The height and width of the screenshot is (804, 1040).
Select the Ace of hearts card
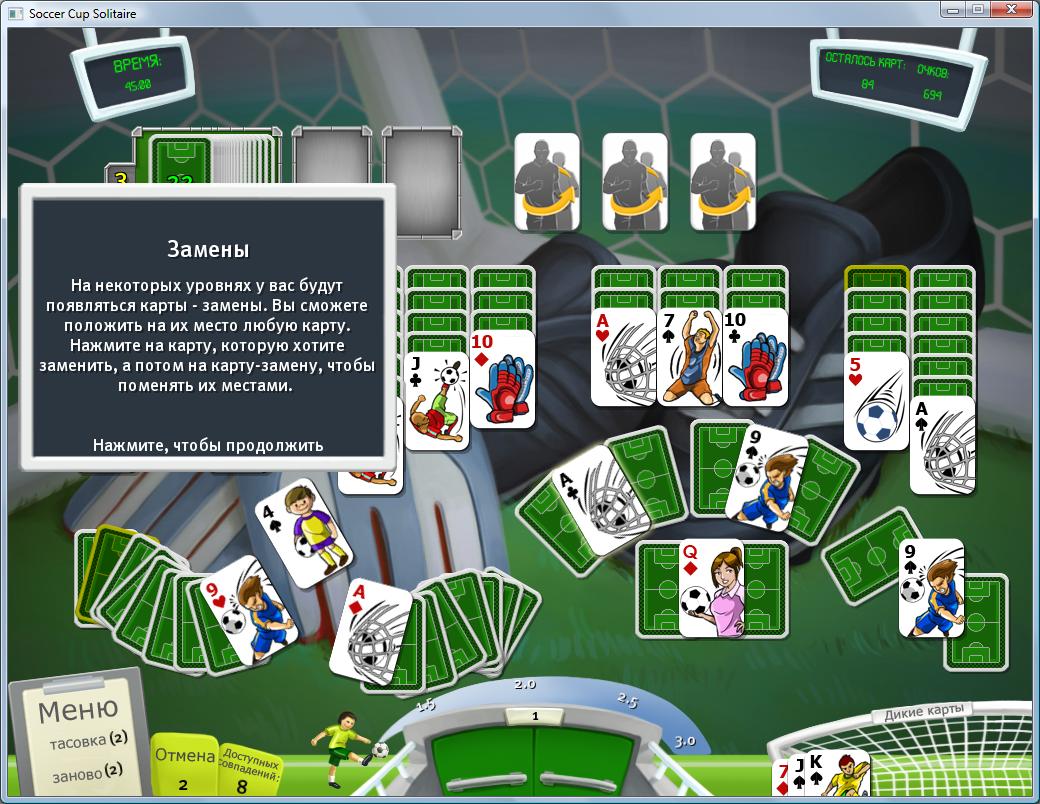tap(622, 358)
